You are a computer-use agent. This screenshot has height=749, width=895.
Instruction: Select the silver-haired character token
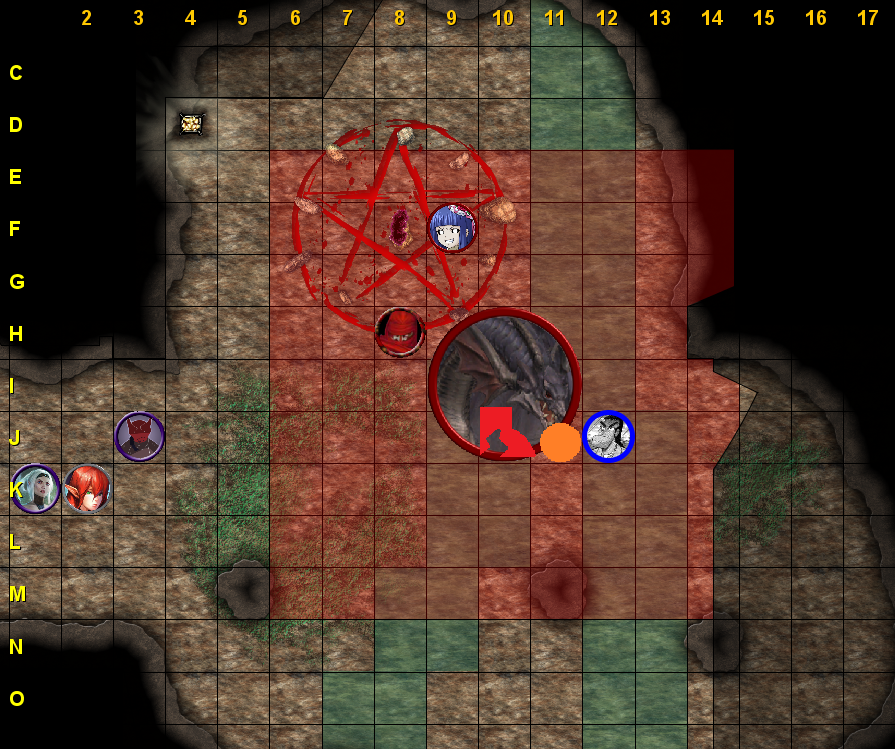point(35,489)
